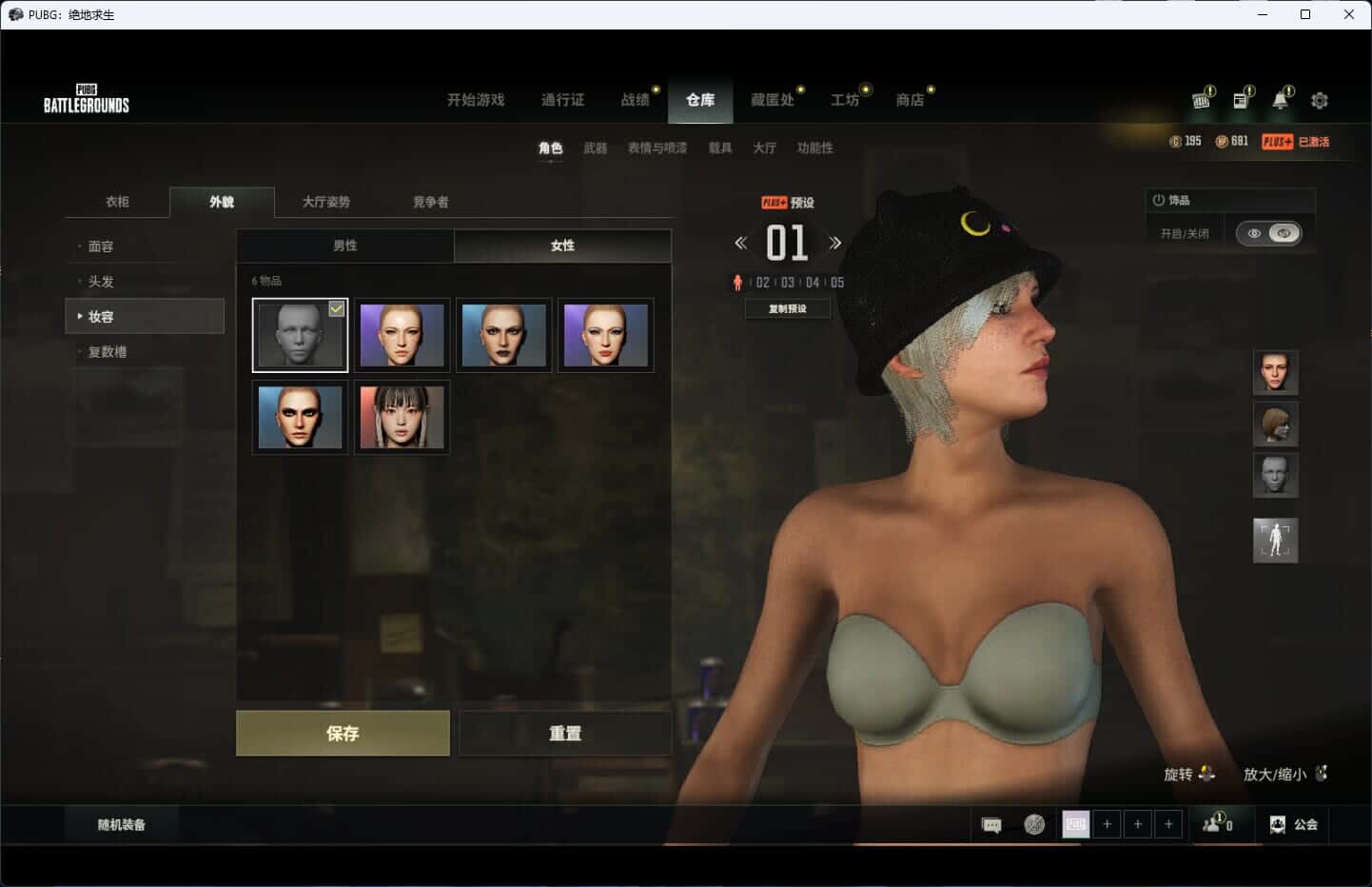
Task: Open the 复数槽 category
Action: click(108, 352)
